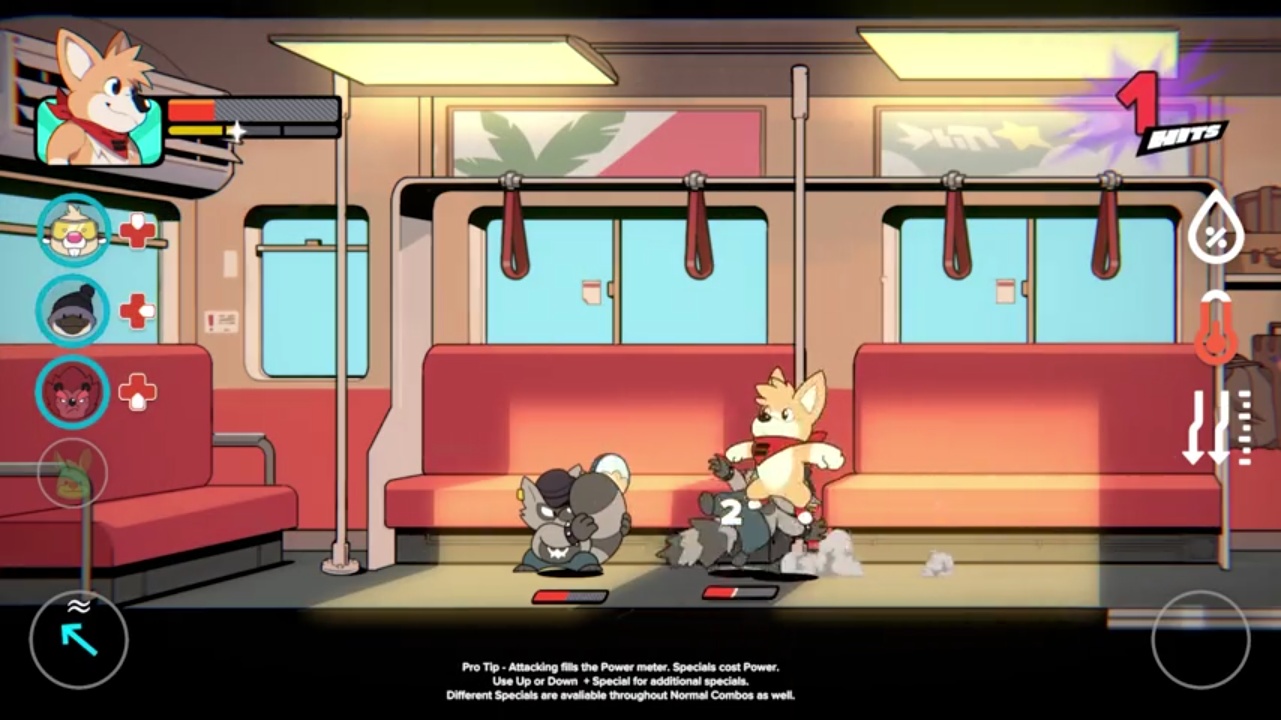Tap the water drop percent icon

click(x=1216, y=229)
